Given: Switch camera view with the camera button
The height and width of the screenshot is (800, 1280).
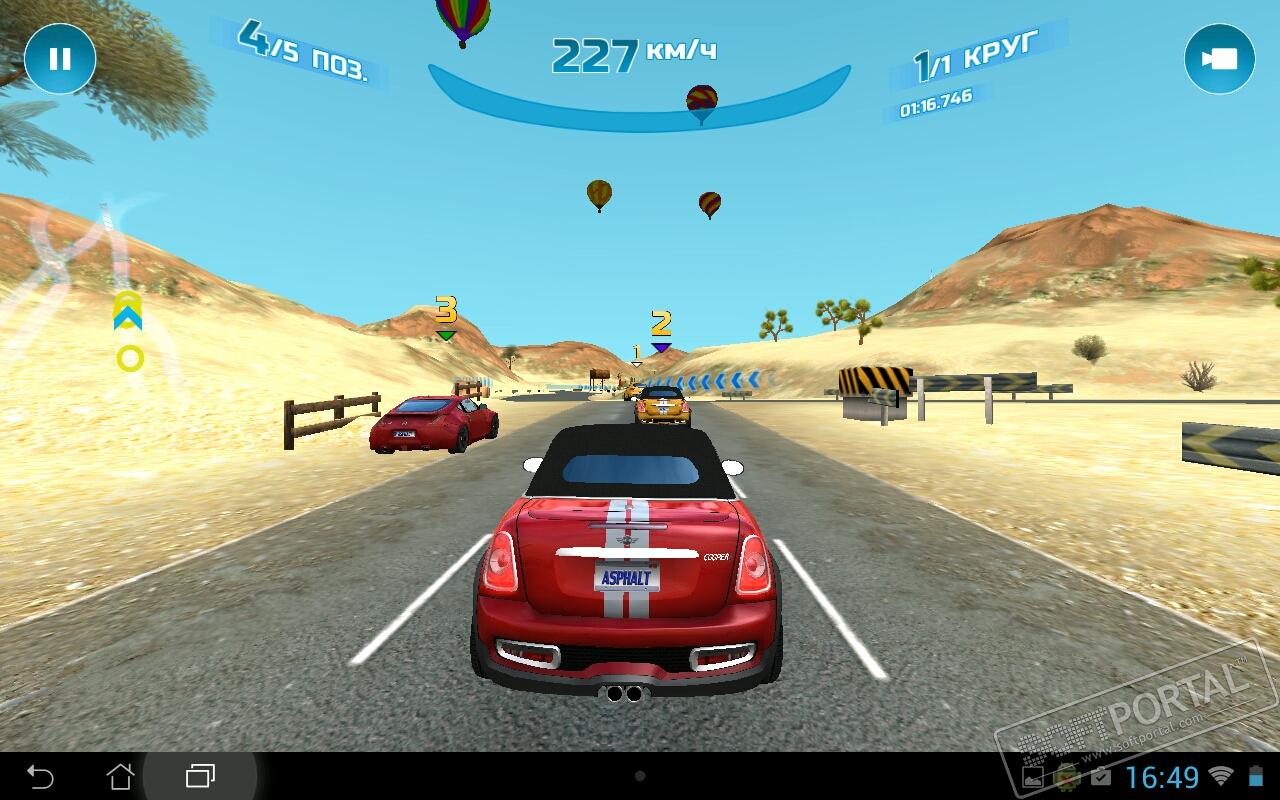Looking at the screenshot, I should 1219,59.
